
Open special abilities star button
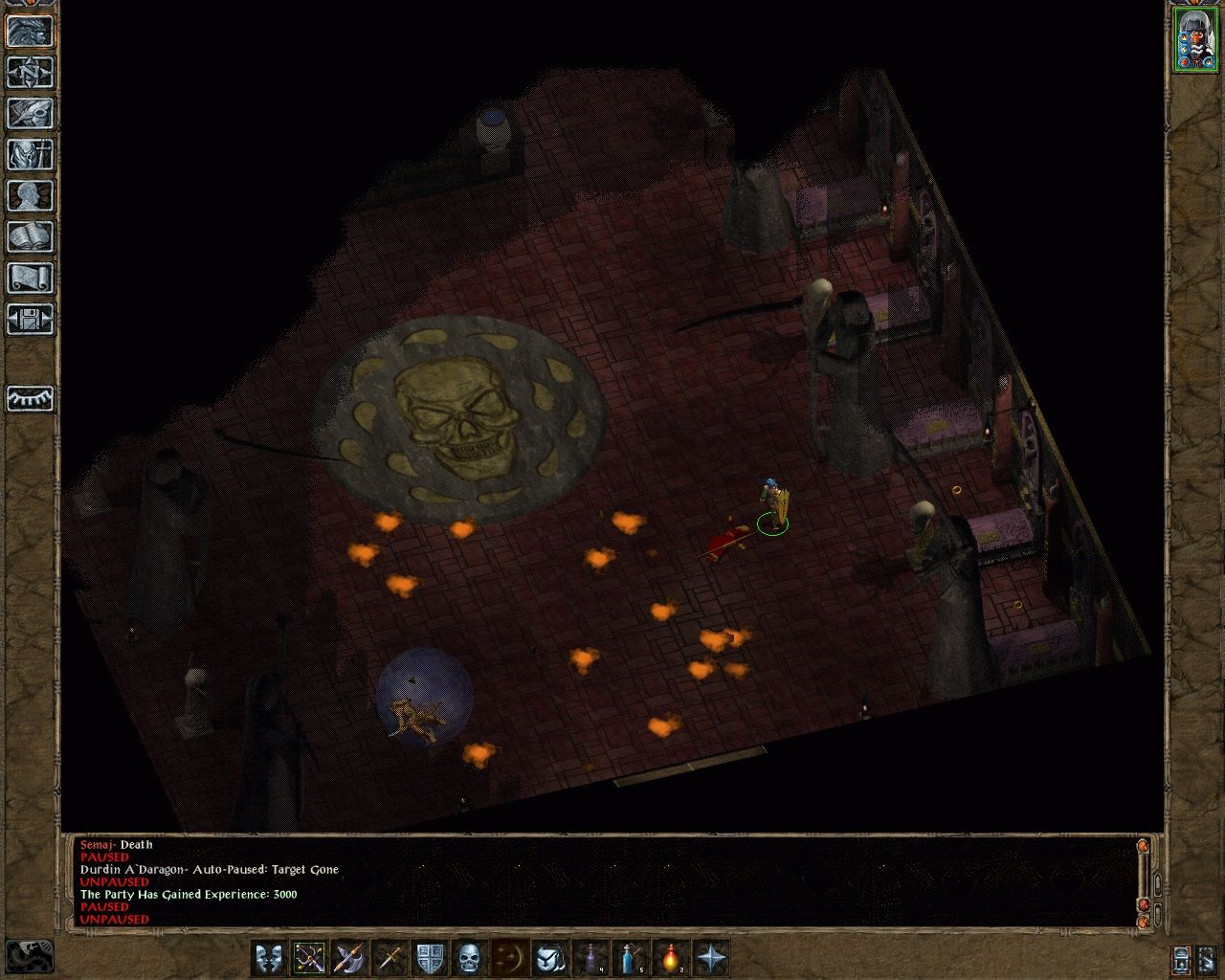click(x=711, y=957)
